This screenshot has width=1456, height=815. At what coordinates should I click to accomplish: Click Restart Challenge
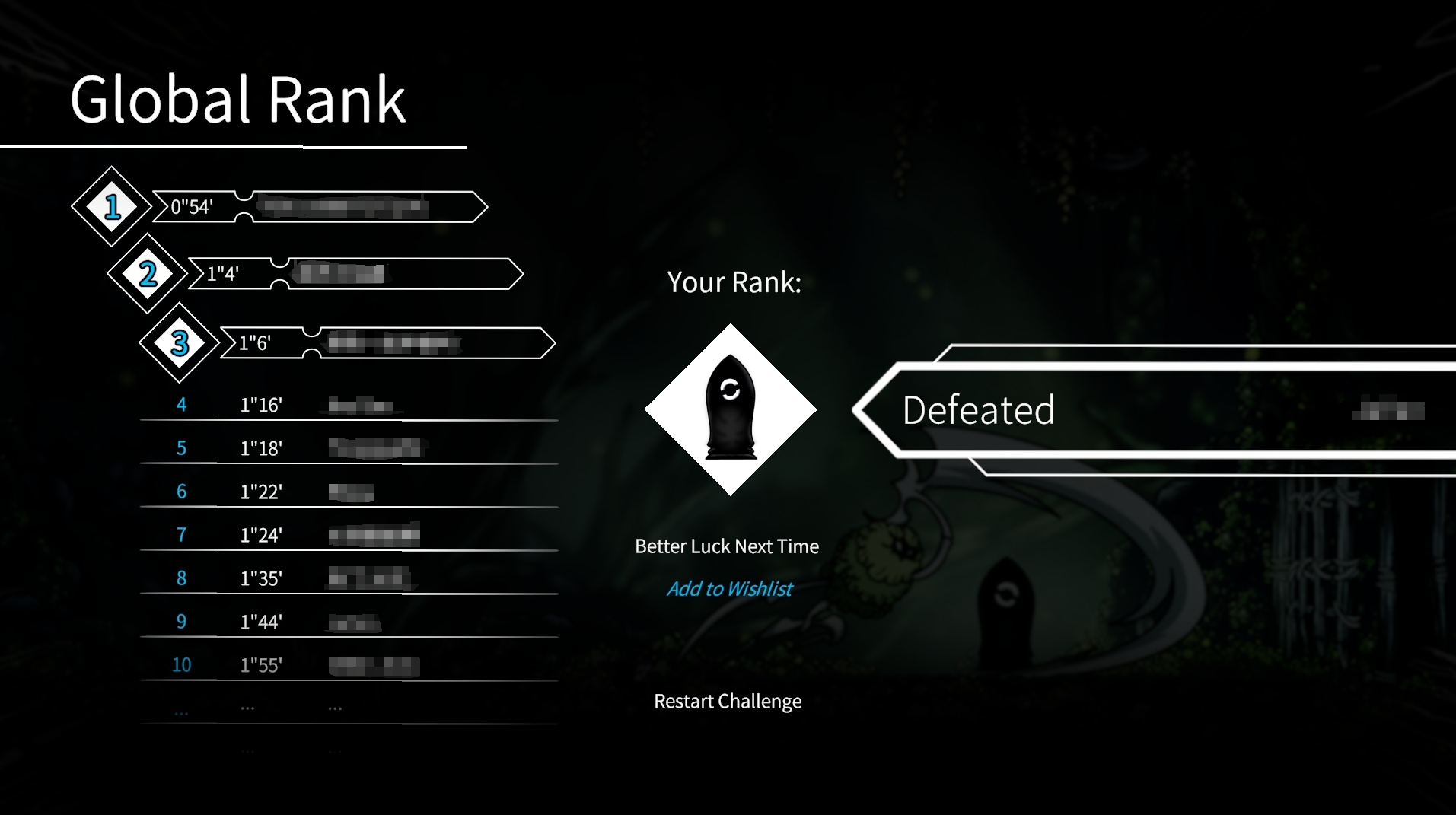click(727, 701)
